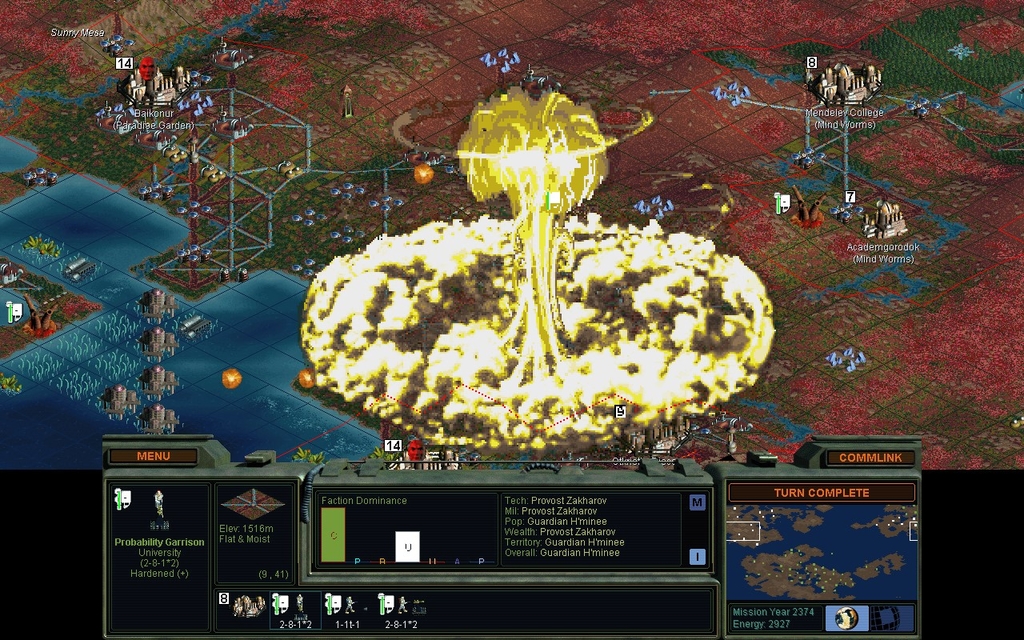Screen dimensions: 1024x640
Task: Click the world minimap
Action: click(821, 551)
